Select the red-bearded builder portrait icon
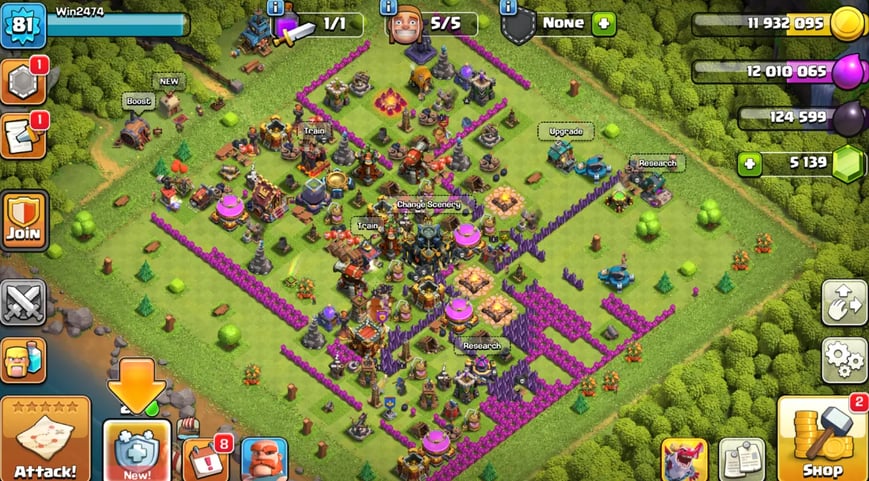Viewport: 869px width, 481px height. pos(265,460)
